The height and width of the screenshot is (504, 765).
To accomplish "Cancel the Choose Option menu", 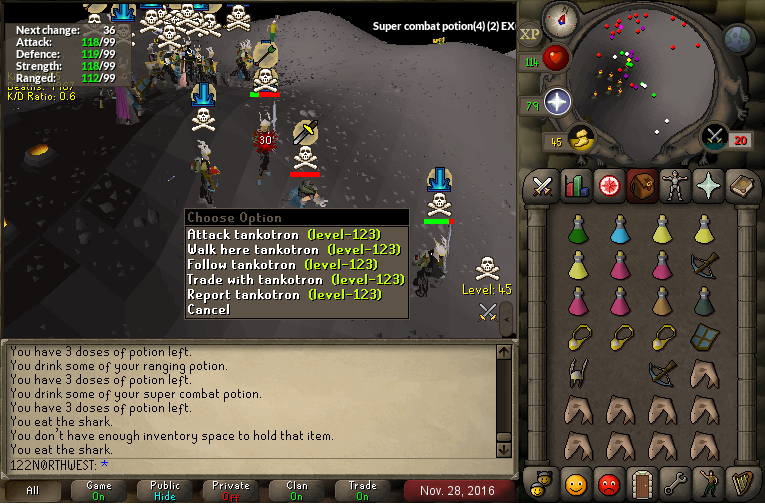I will [x=208, y=309].
